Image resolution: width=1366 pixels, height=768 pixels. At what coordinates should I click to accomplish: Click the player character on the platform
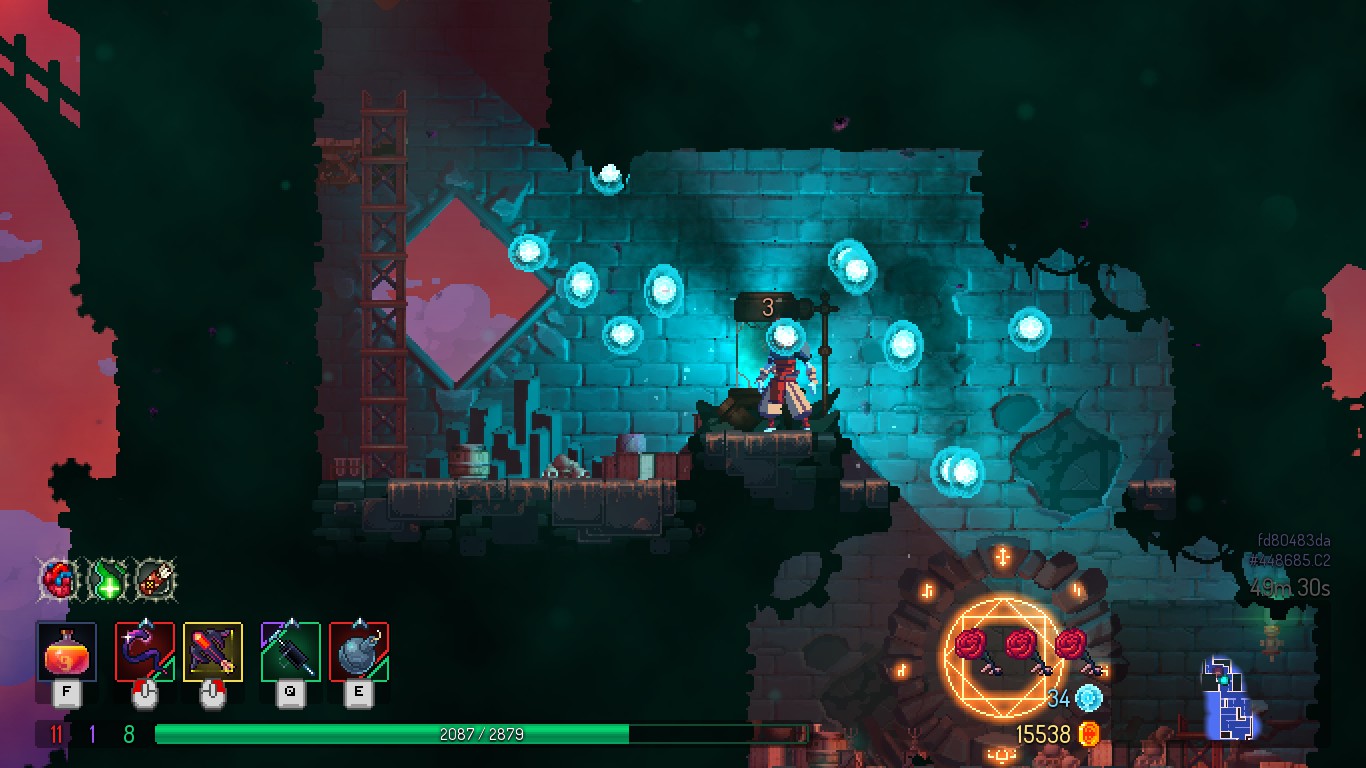[786, 384]
